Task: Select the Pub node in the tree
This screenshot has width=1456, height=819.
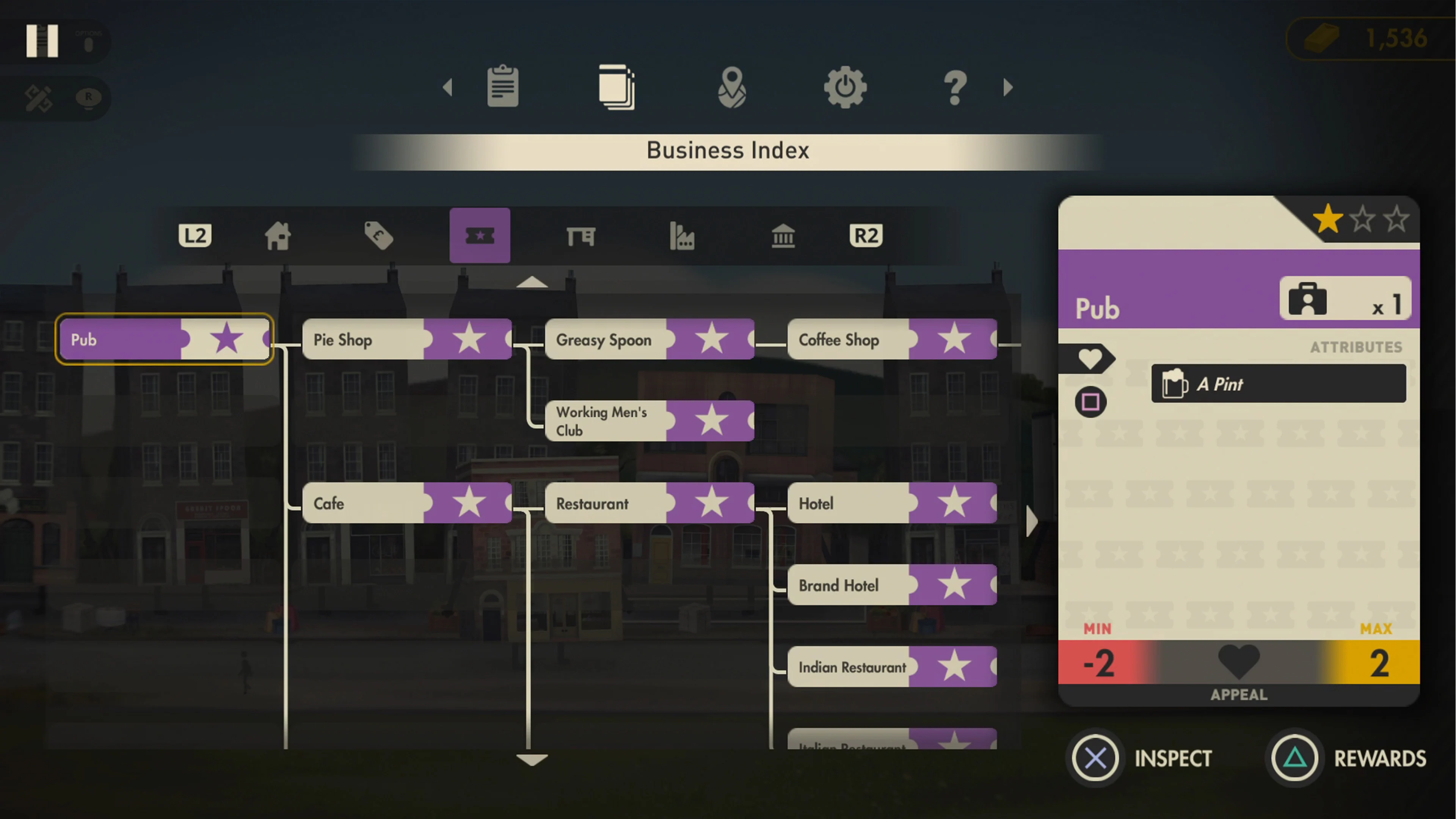Action: click(x=163, y=339)
